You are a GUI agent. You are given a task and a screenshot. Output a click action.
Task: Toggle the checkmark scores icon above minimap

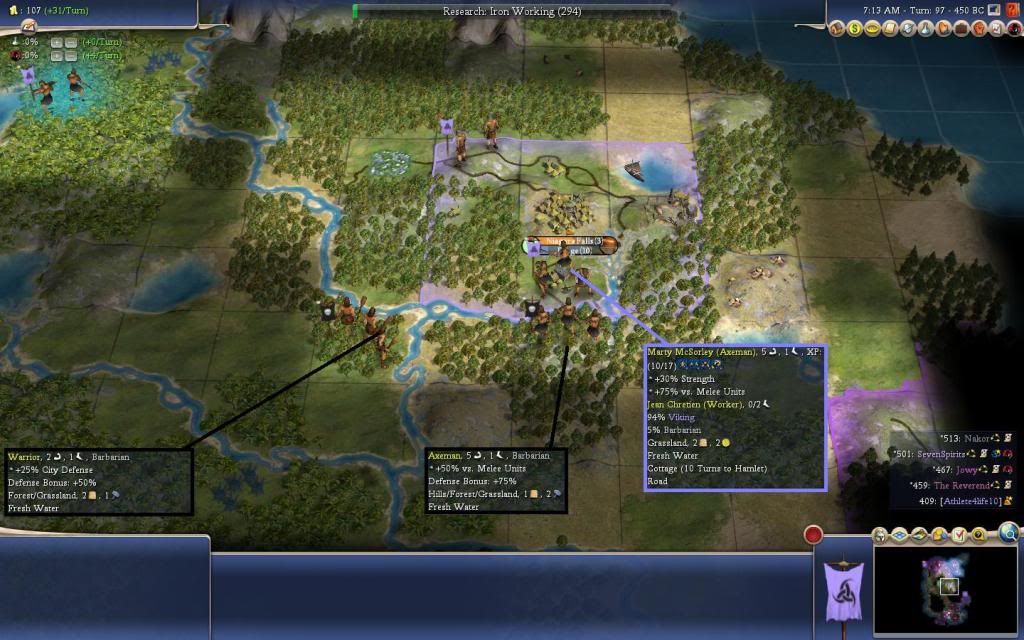(959, 534)
